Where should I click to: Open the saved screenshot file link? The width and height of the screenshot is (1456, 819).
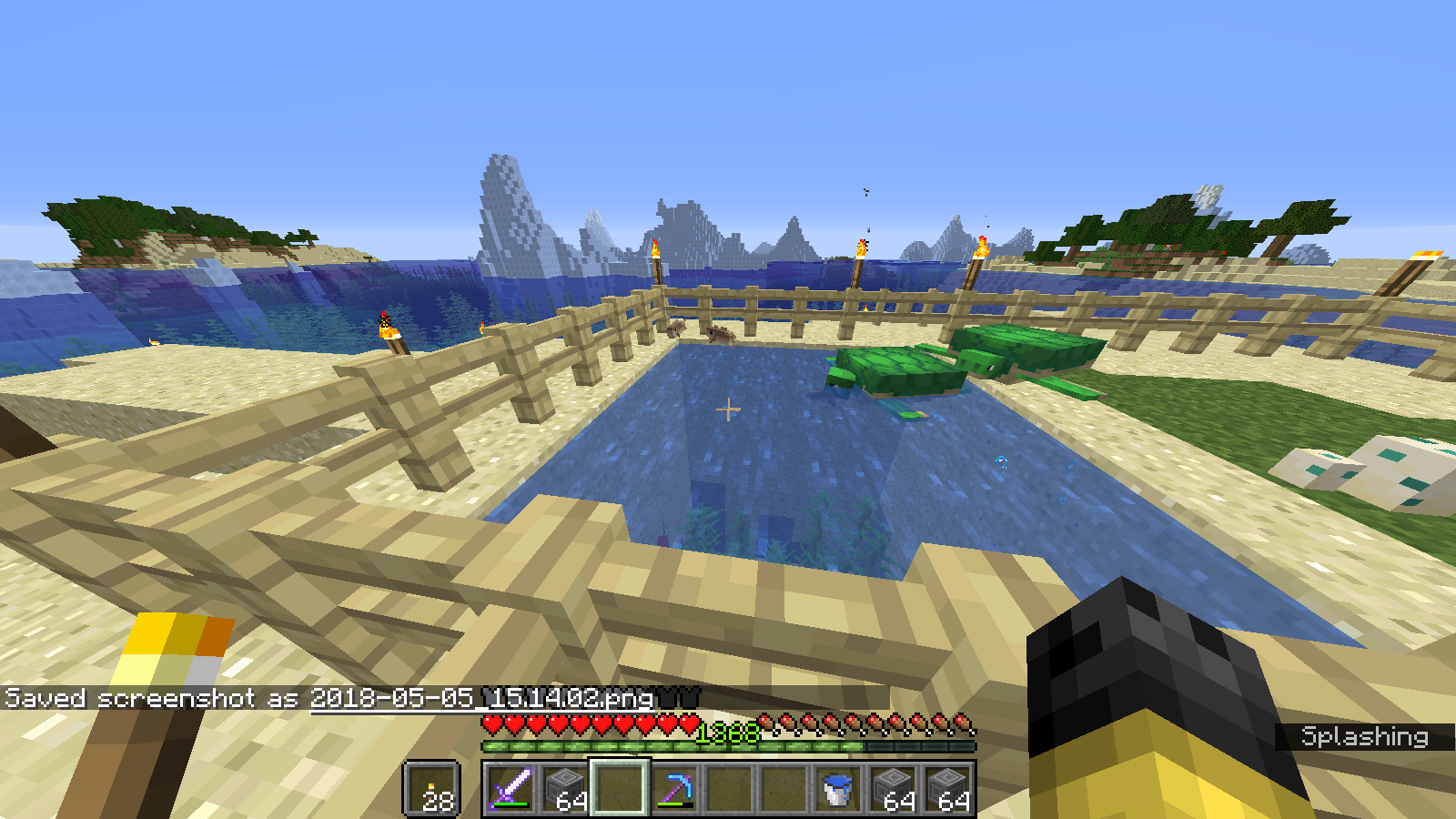tap(482, 698)
